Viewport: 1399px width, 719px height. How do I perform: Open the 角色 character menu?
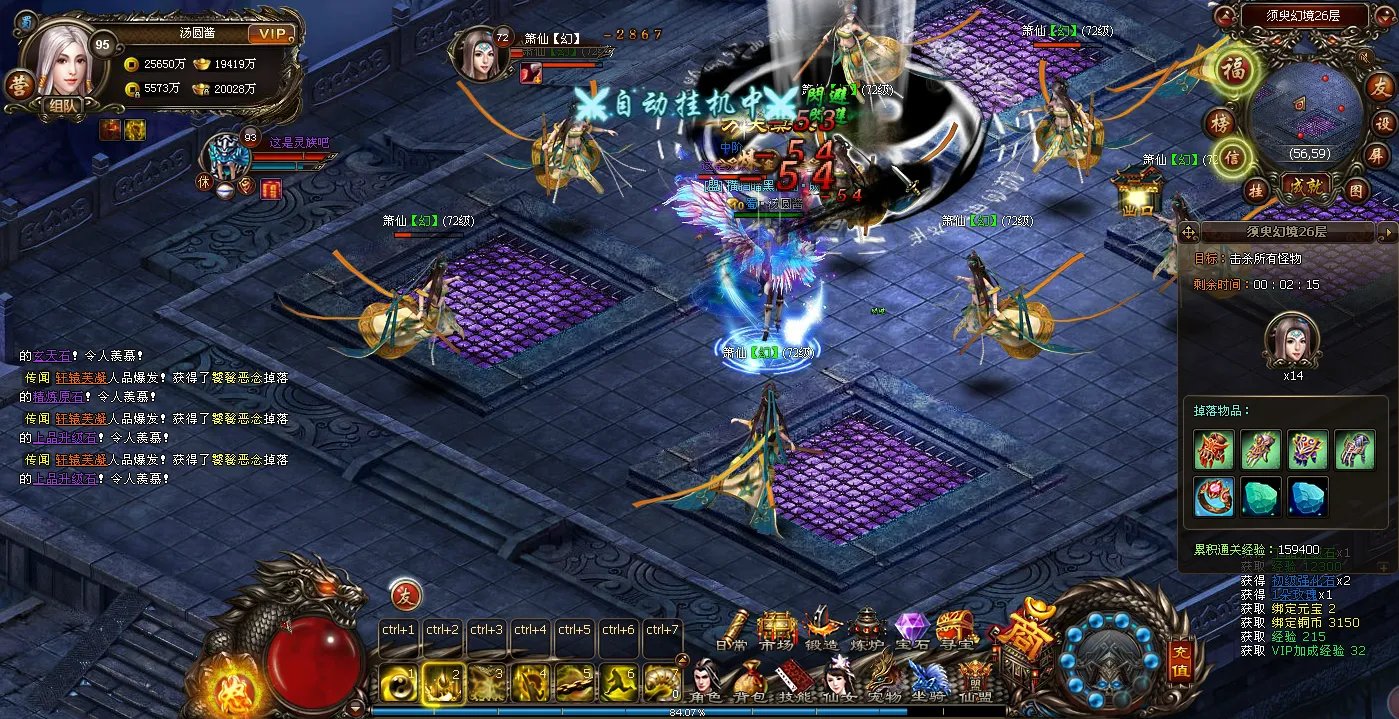click(705, 682)
